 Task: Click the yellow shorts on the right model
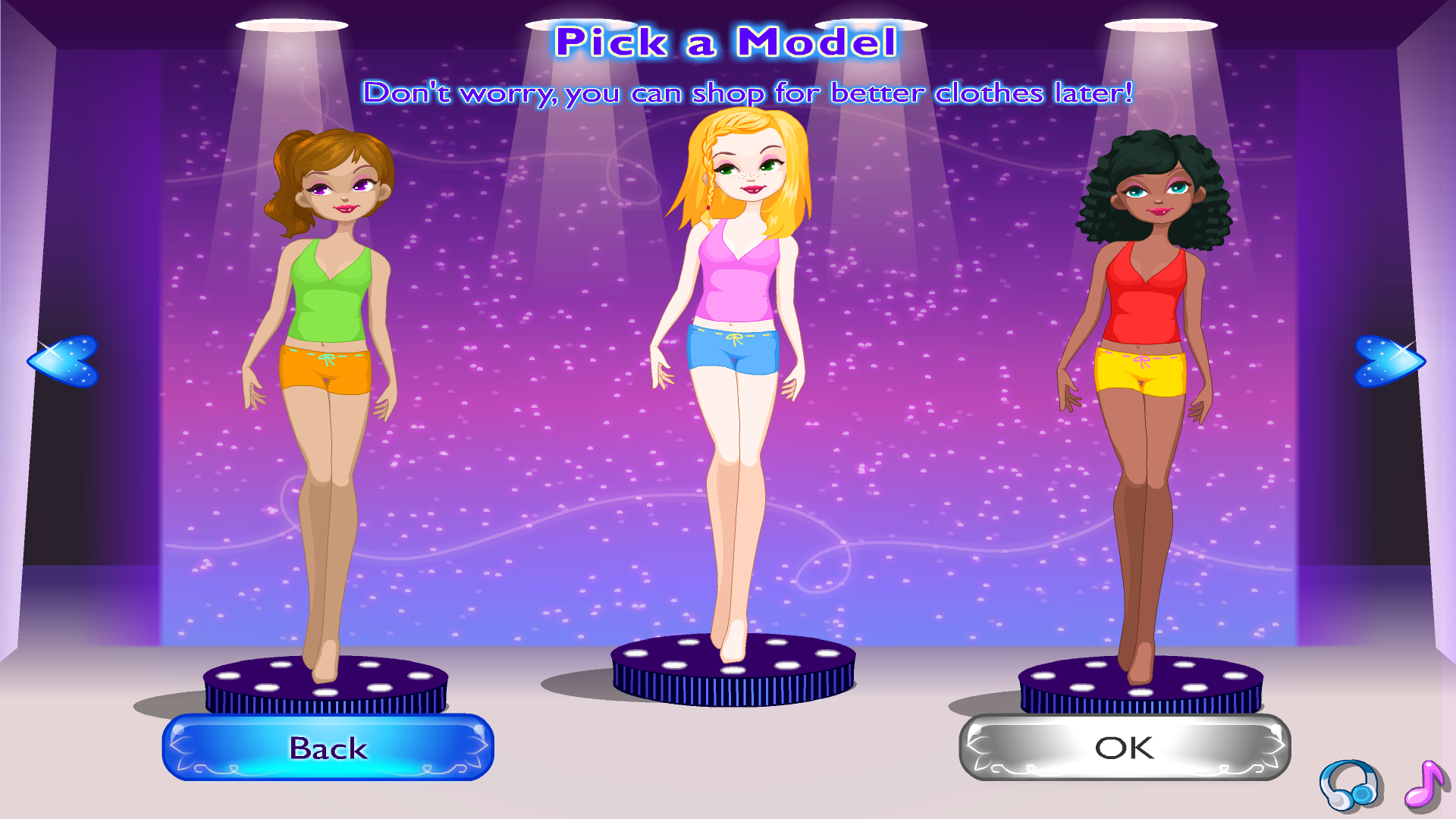tap(1141, 372)
